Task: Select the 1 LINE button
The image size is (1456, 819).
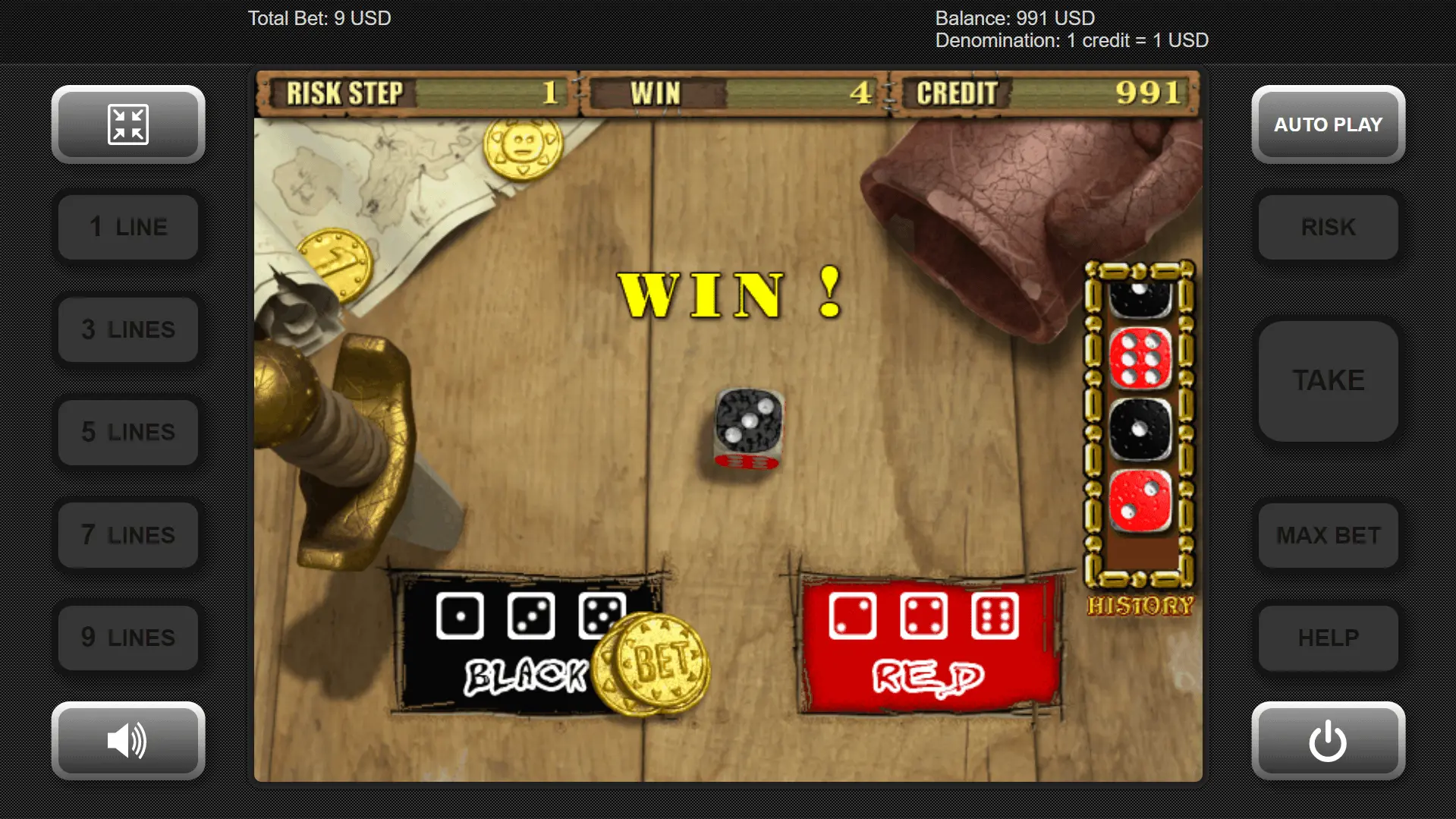Action: 128,227
